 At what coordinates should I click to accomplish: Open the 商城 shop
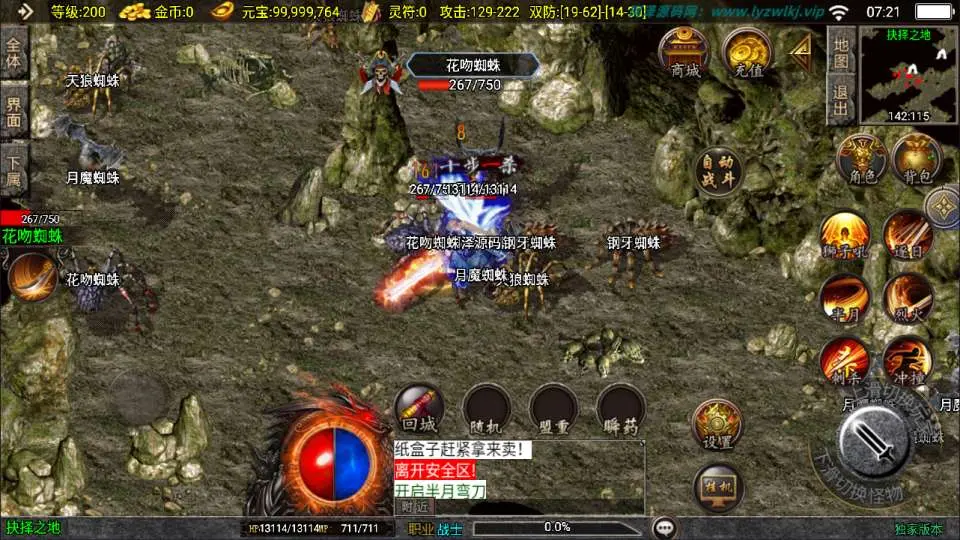coord(685,52)
